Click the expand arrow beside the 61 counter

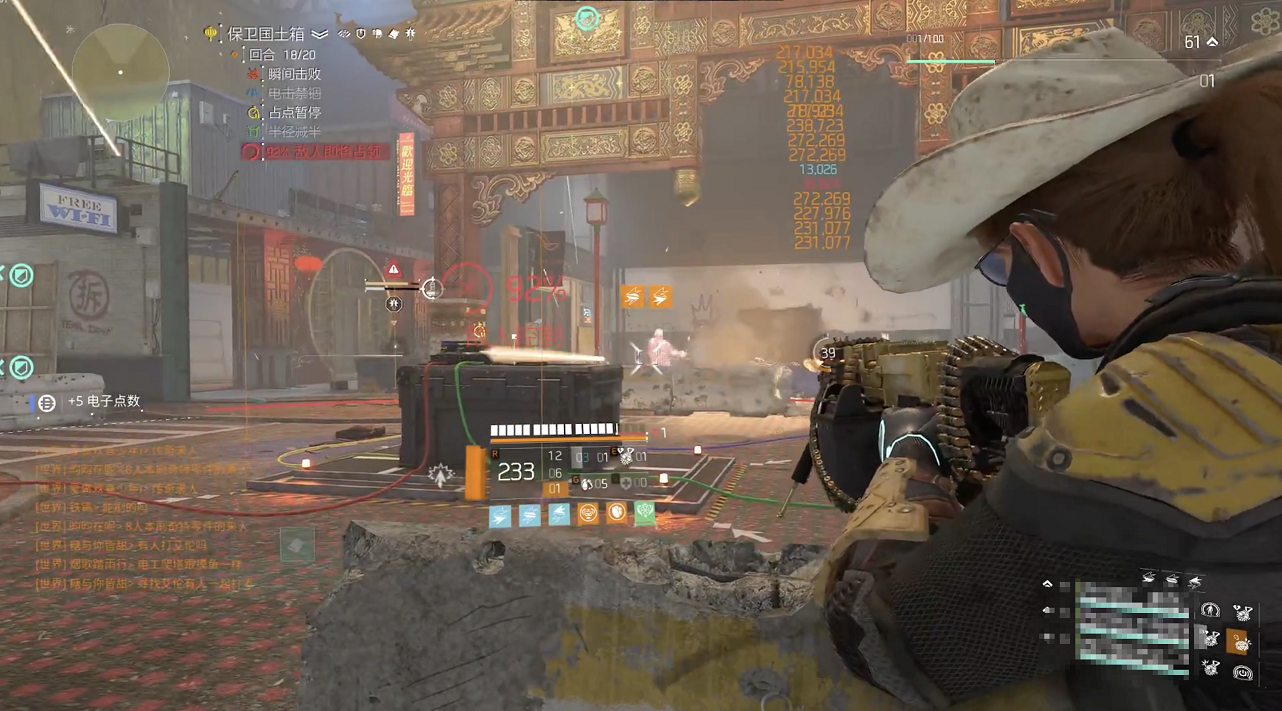(1213, 43)
